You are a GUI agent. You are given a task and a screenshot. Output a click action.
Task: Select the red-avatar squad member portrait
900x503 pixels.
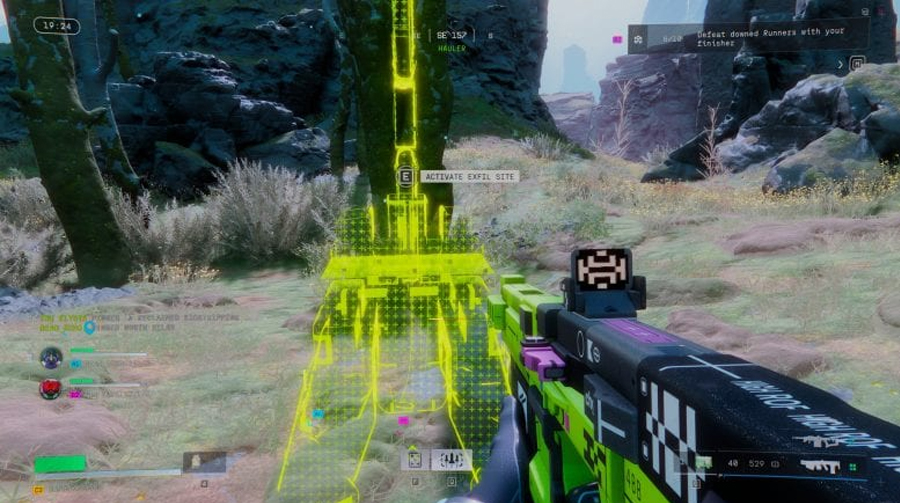[51, 388]
